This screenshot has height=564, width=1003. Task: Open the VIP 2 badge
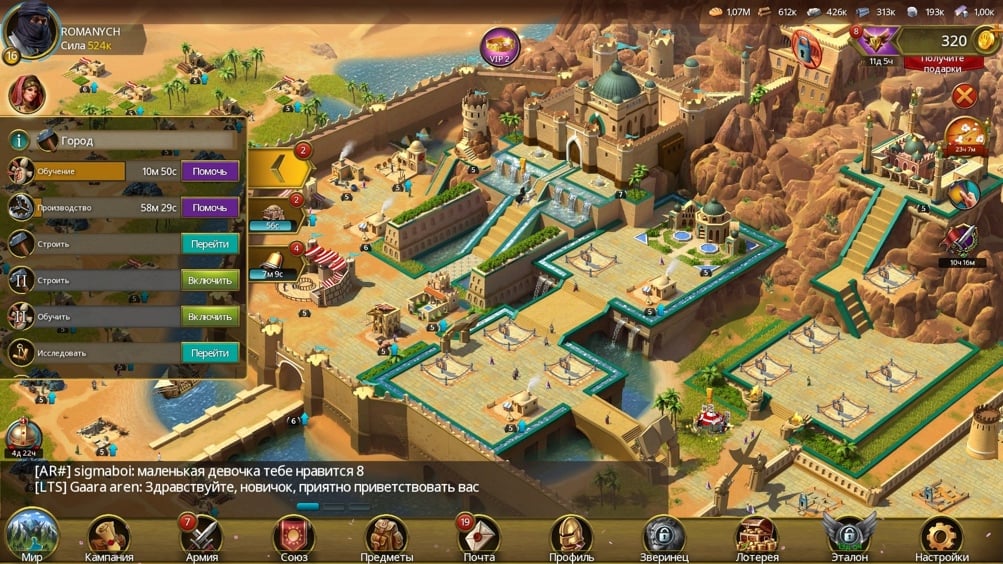[x=500, y=47]
